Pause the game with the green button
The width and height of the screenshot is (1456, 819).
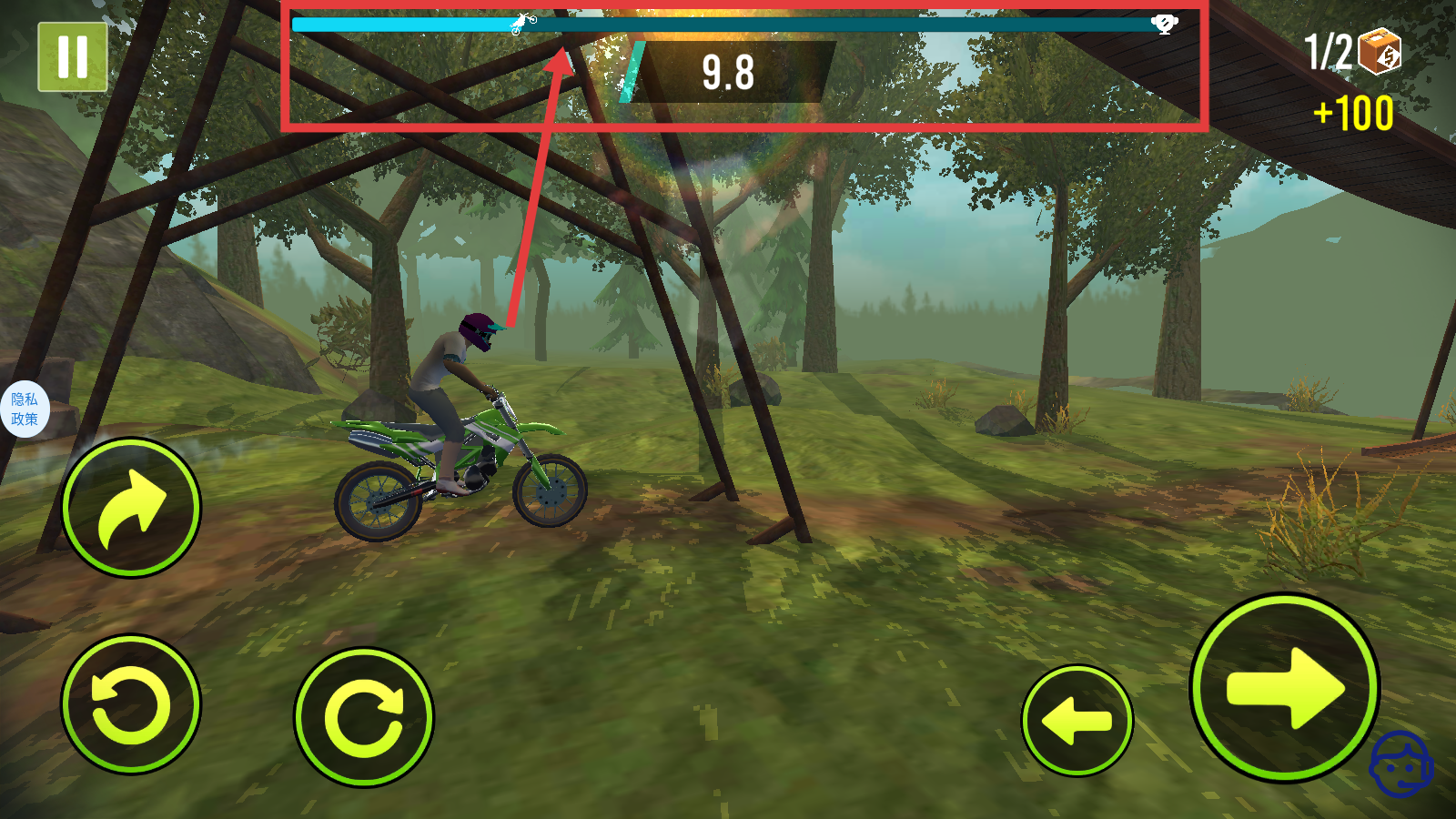coord(72,56)
